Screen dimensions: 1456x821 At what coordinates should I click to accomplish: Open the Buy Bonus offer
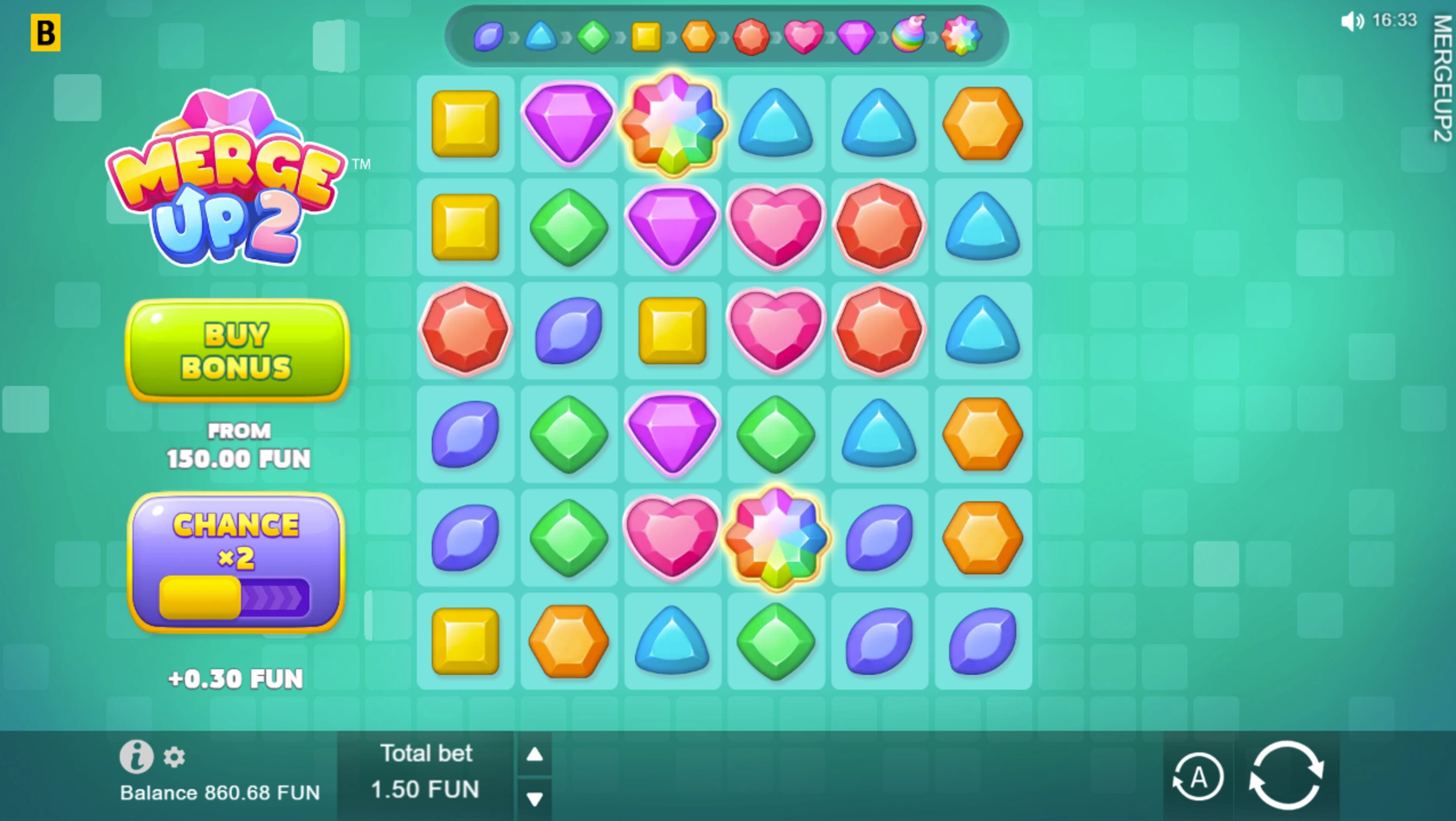coord(237,350)
